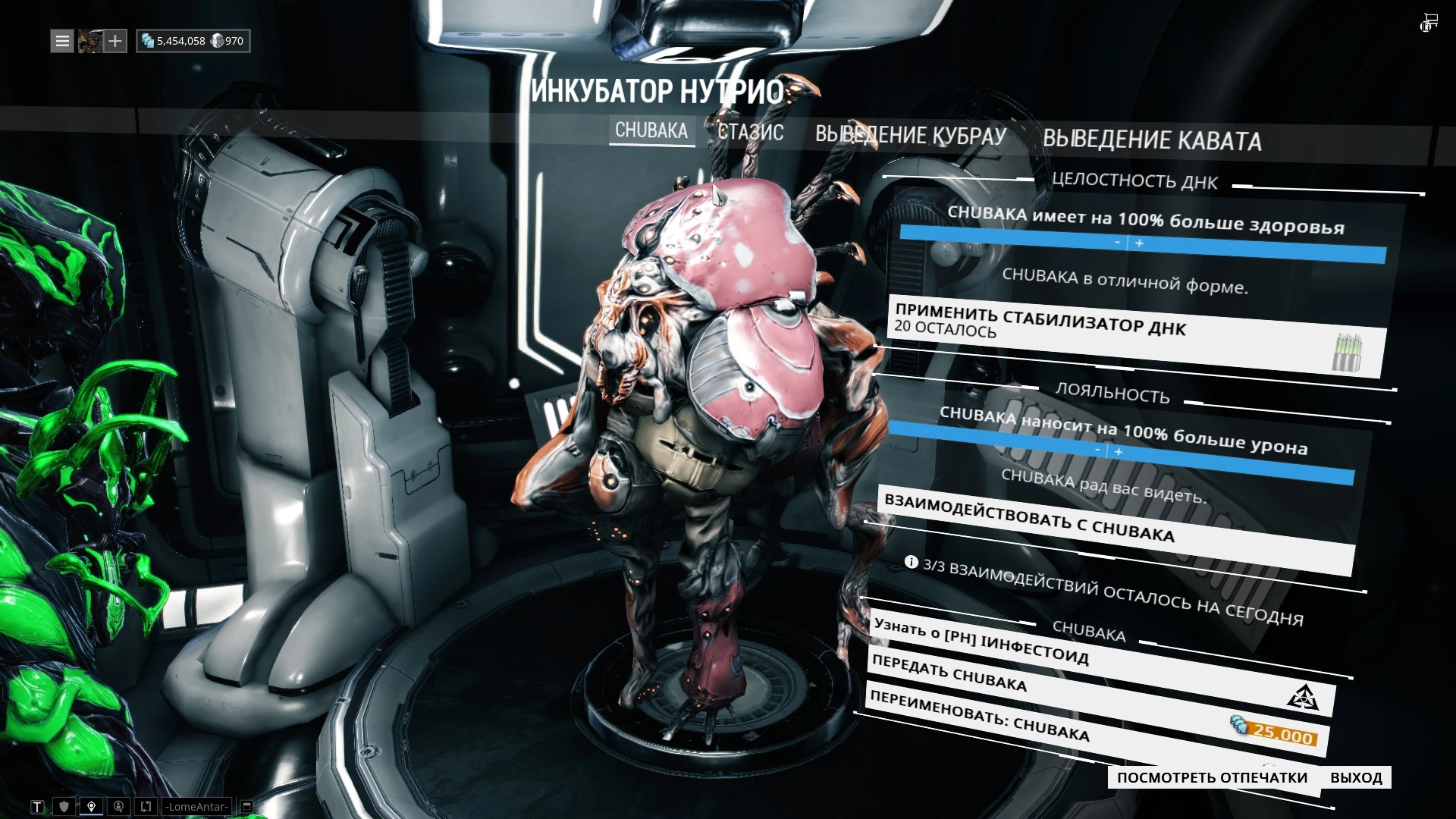The width and height of the screenshot is (1456, 819).
Task: Click Посмотреть отпечатки button
Action: point(1212,777)
